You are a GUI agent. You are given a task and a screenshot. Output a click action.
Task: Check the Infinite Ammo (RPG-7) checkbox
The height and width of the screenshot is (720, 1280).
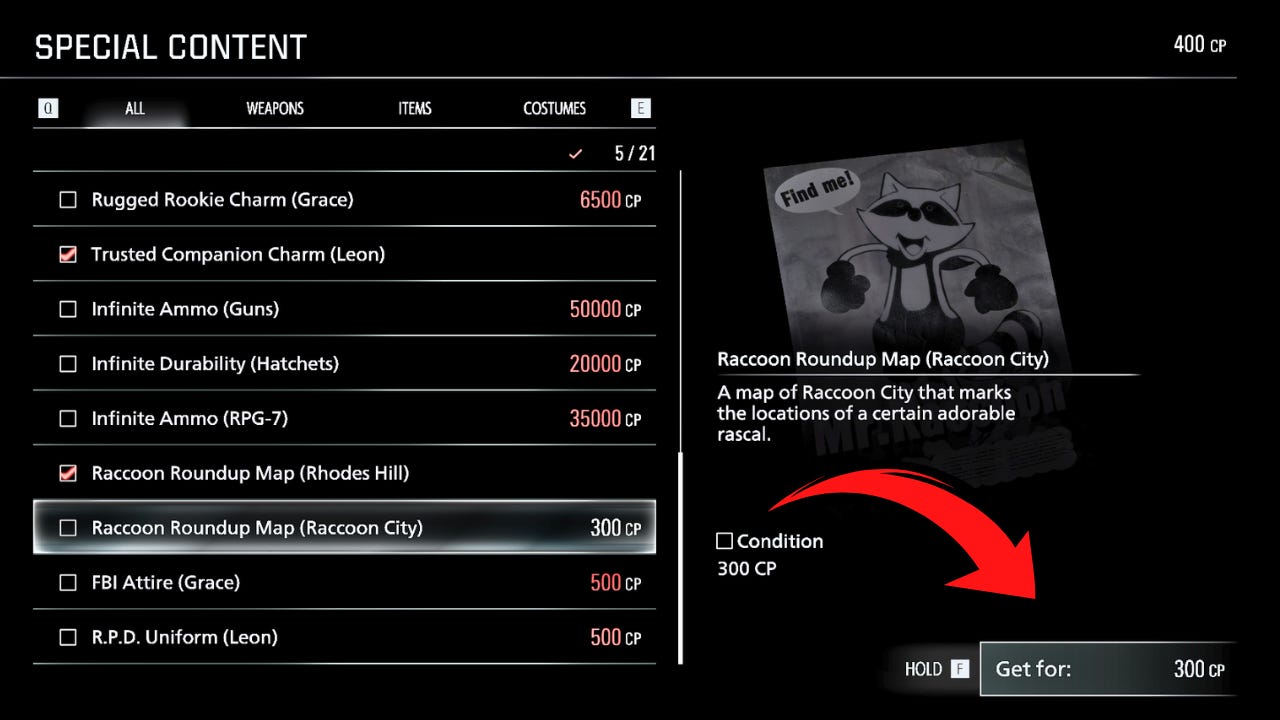[67, 418]
